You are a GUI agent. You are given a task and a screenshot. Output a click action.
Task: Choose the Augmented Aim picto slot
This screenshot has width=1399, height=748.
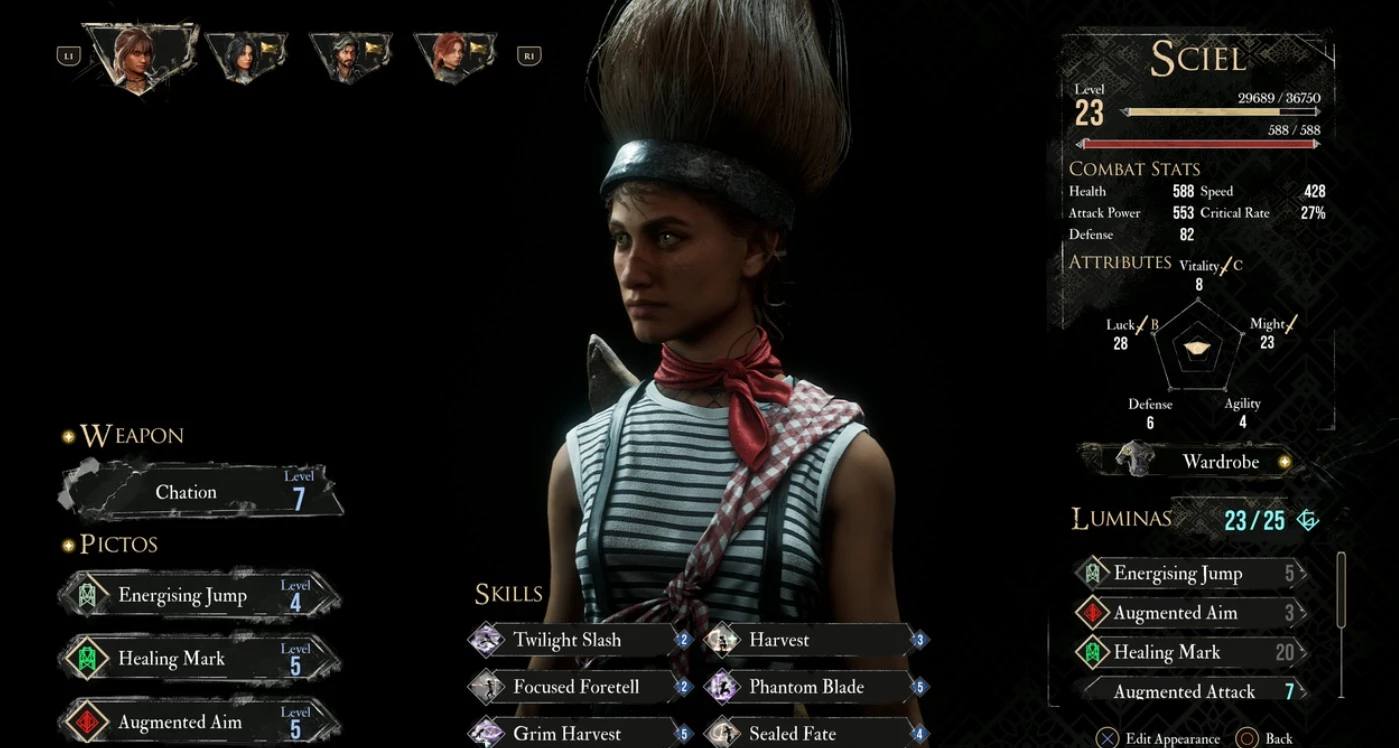[x=200, y=721]
